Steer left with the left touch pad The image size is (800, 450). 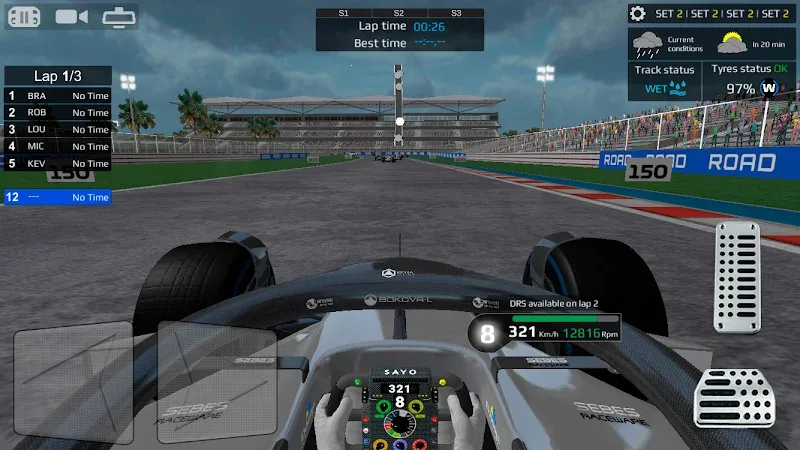click(73, 380)
